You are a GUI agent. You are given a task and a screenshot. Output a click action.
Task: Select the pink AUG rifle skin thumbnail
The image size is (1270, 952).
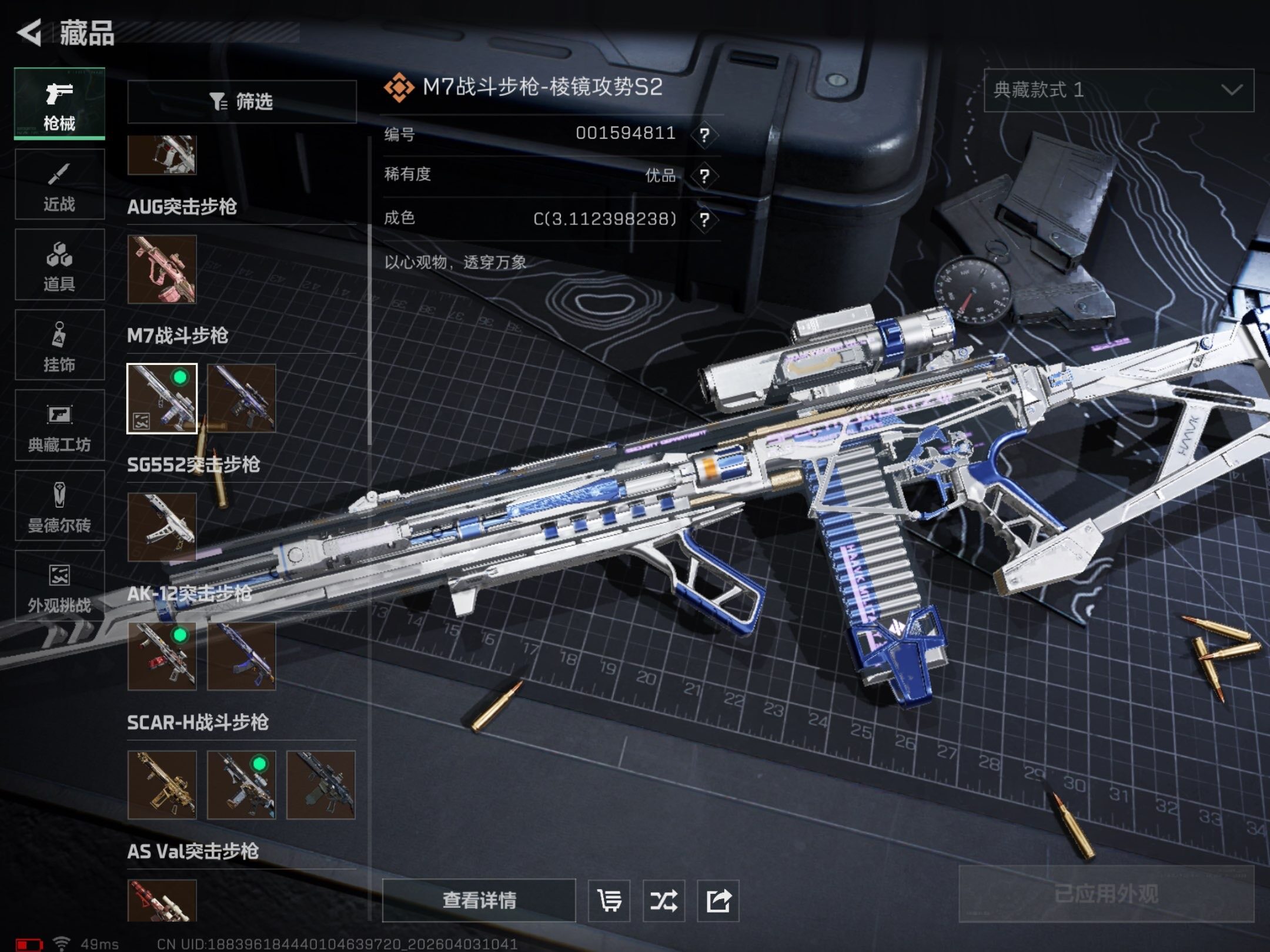(162, 270)
